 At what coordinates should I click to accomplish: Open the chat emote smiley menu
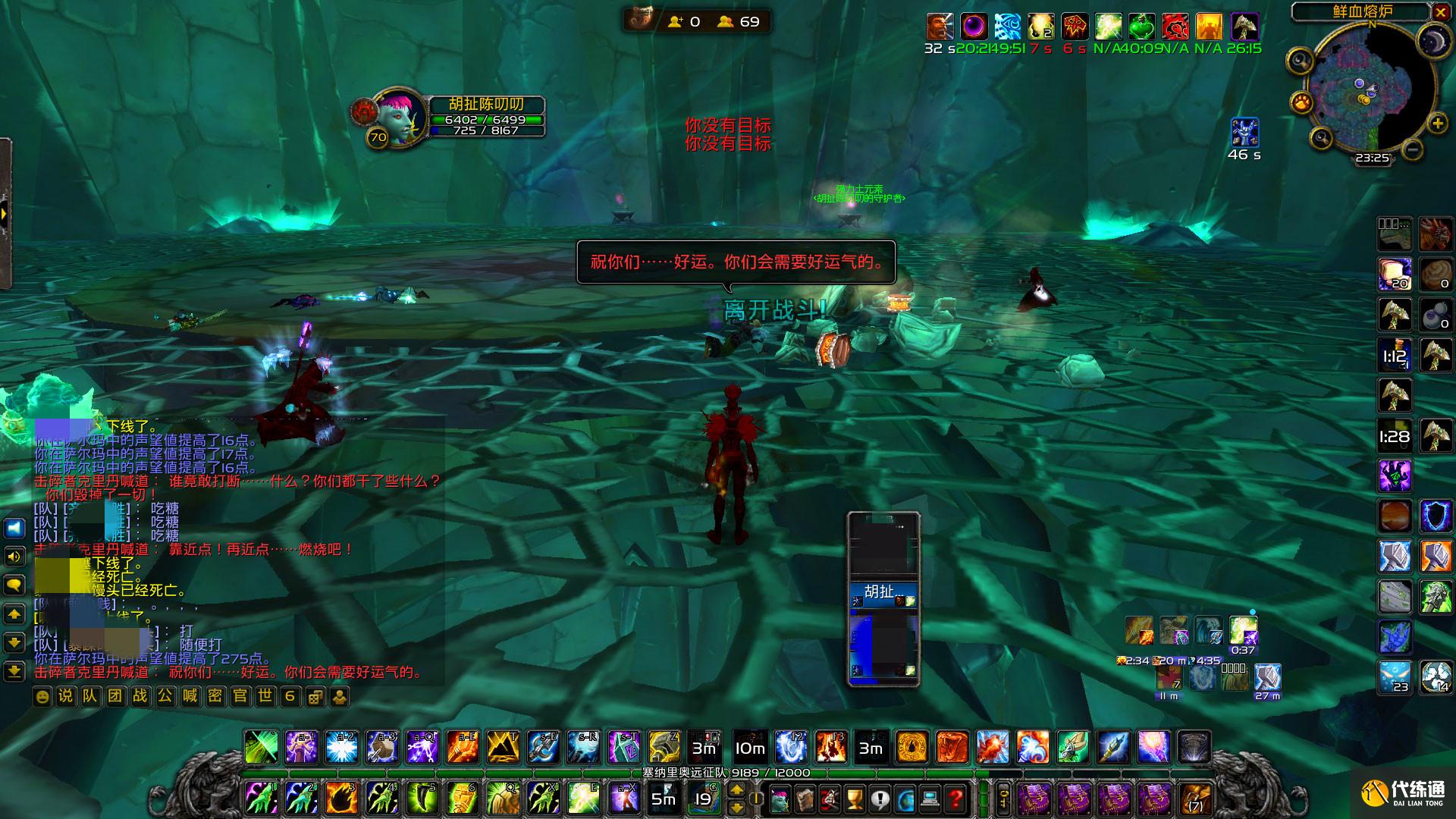(x=42, y=696)
